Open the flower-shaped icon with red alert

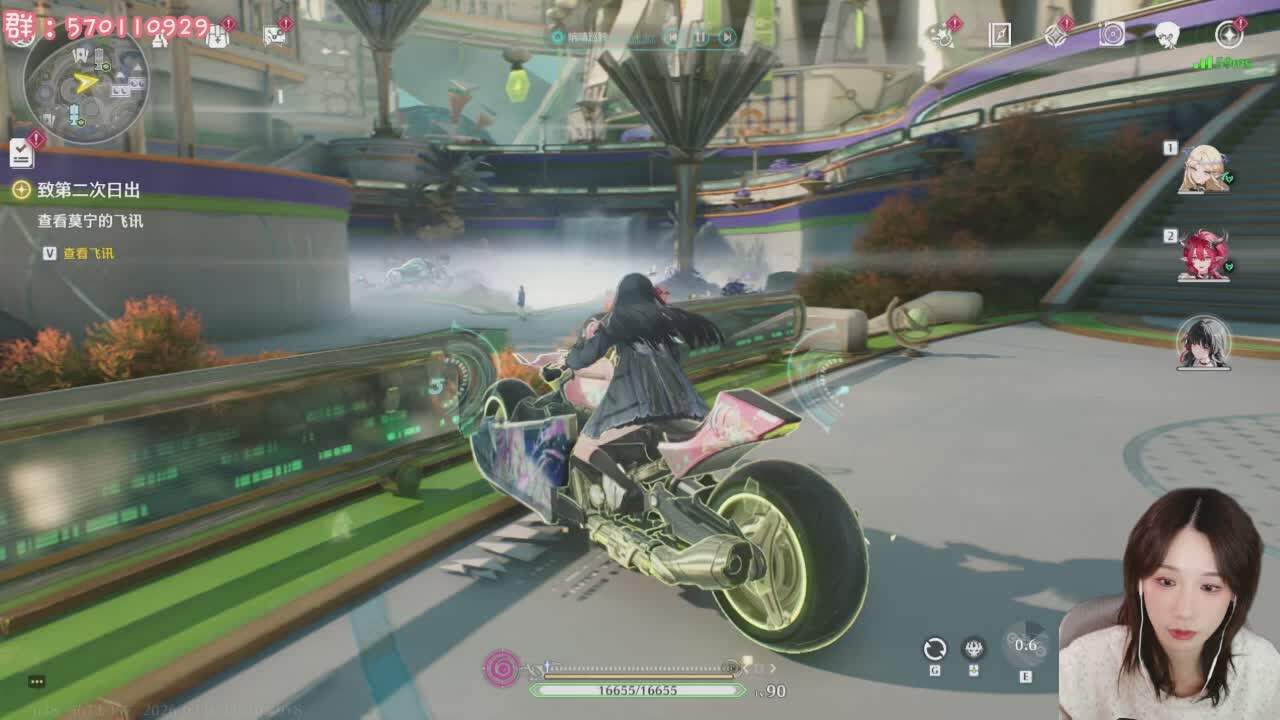(x=940, y=35)
